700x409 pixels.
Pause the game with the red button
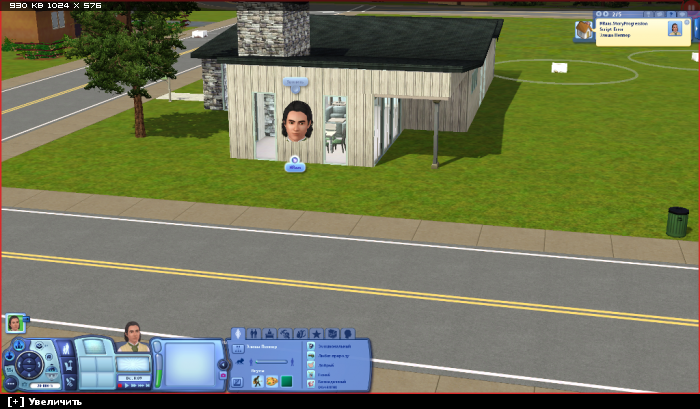(x=121, y=384)
